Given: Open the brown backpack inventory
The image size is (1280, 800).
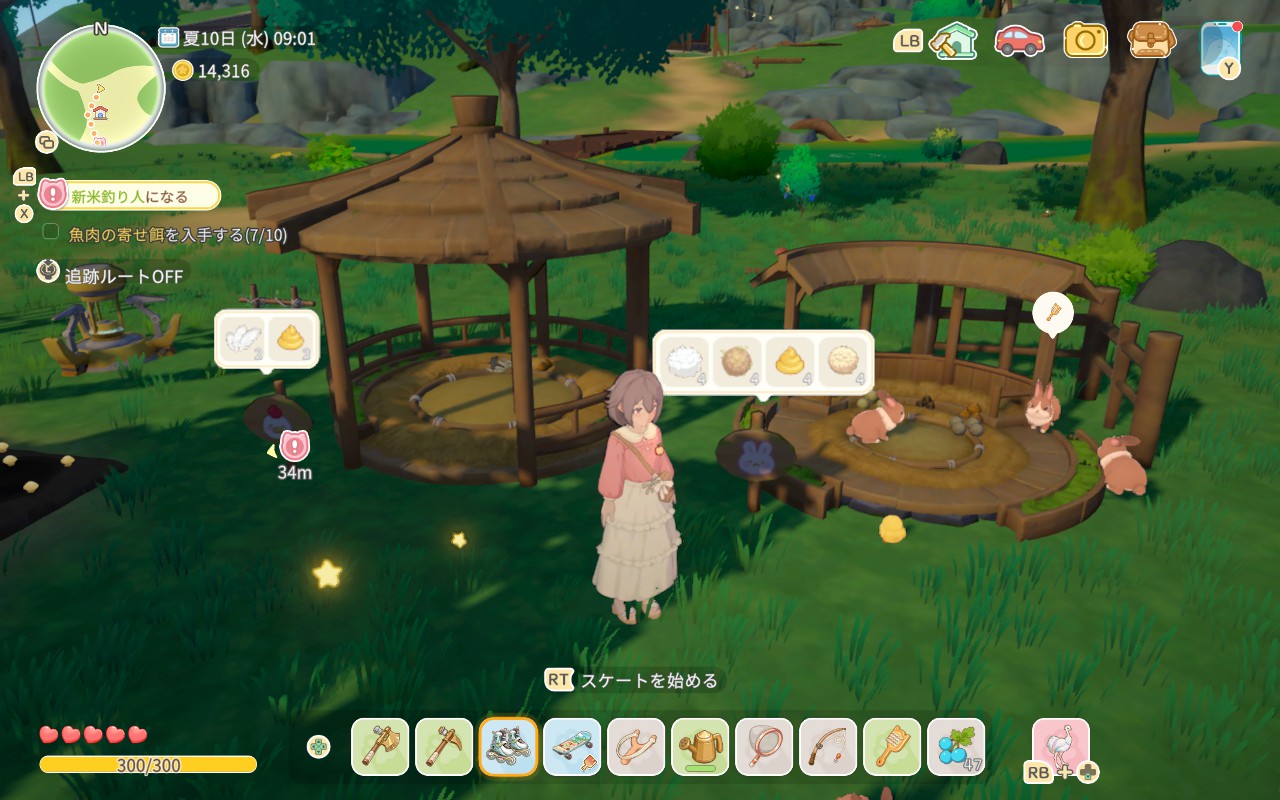Looking at the screenshot, I should 1151,40.
